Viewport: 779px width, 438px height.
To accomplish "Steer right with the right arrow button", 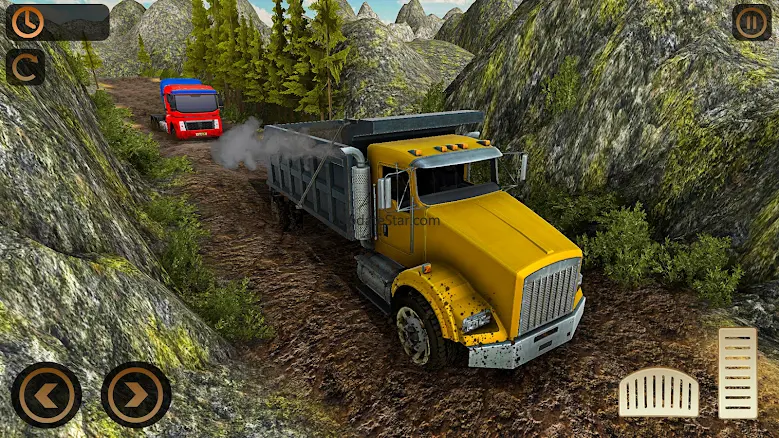I will 136,395.
